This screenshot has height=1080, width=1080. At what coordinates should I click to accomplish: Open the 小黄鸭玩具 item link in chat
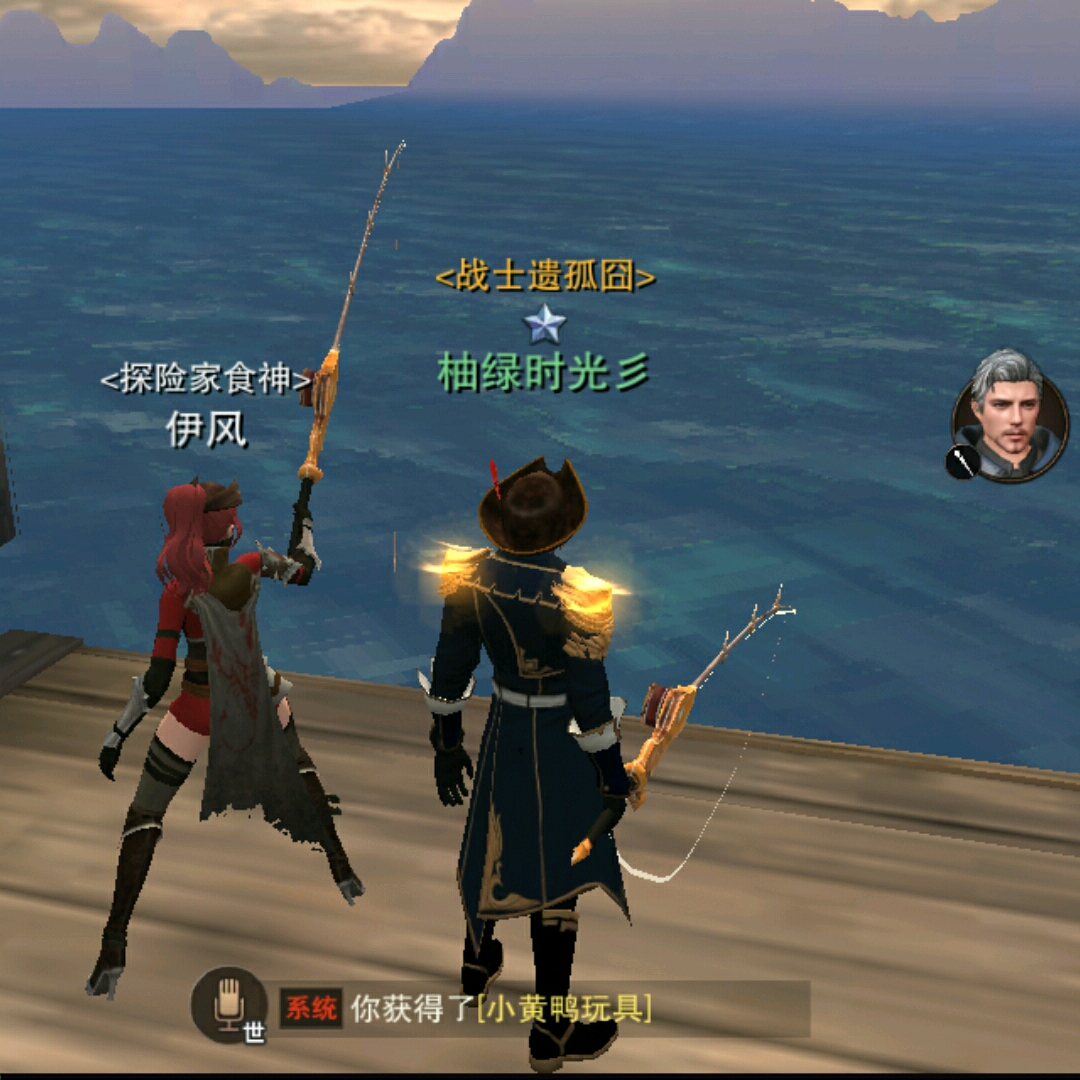point(564,1009)
